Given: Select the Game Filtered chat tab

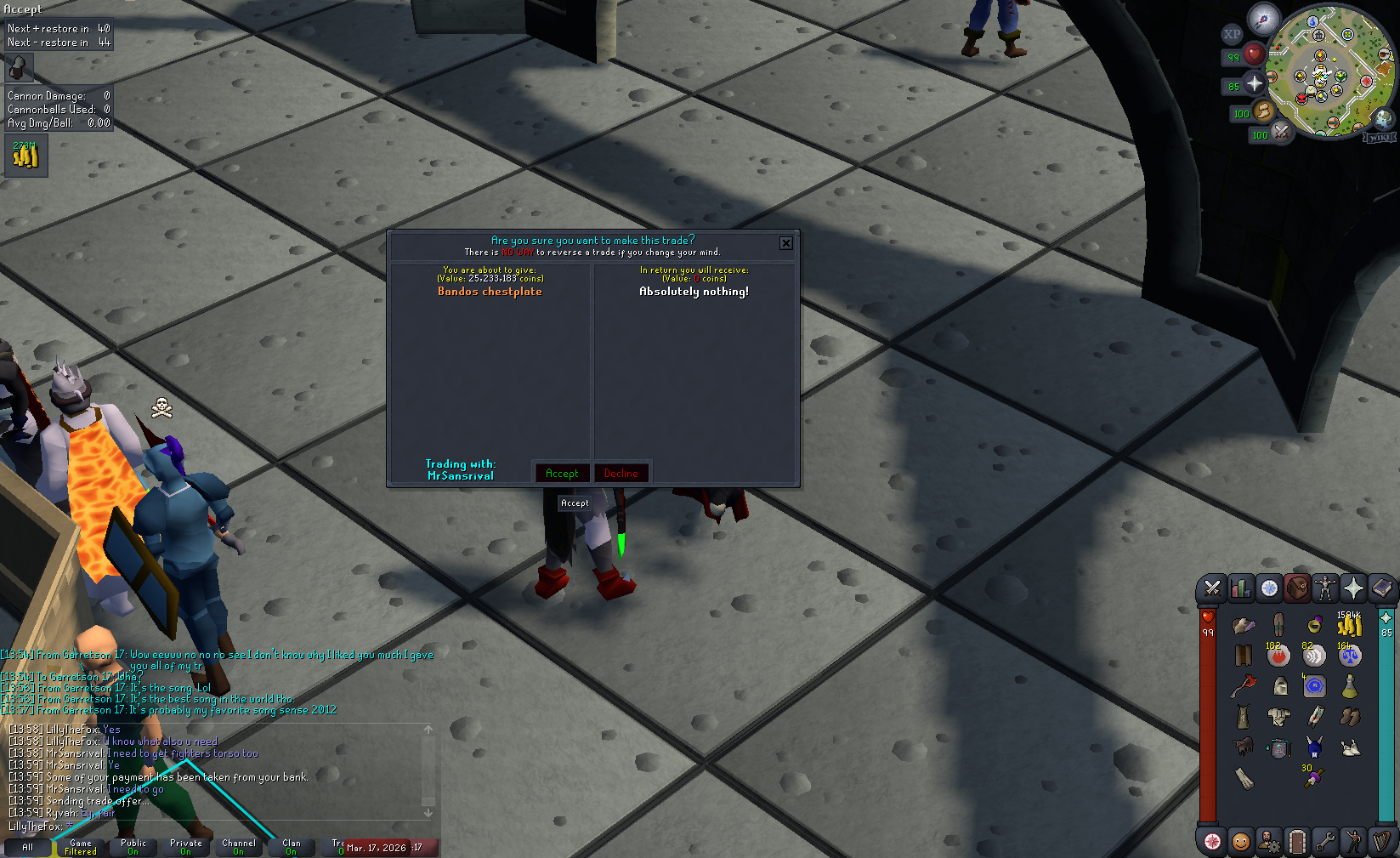Looking at the screenshot, I should click(x=81, y=844).
